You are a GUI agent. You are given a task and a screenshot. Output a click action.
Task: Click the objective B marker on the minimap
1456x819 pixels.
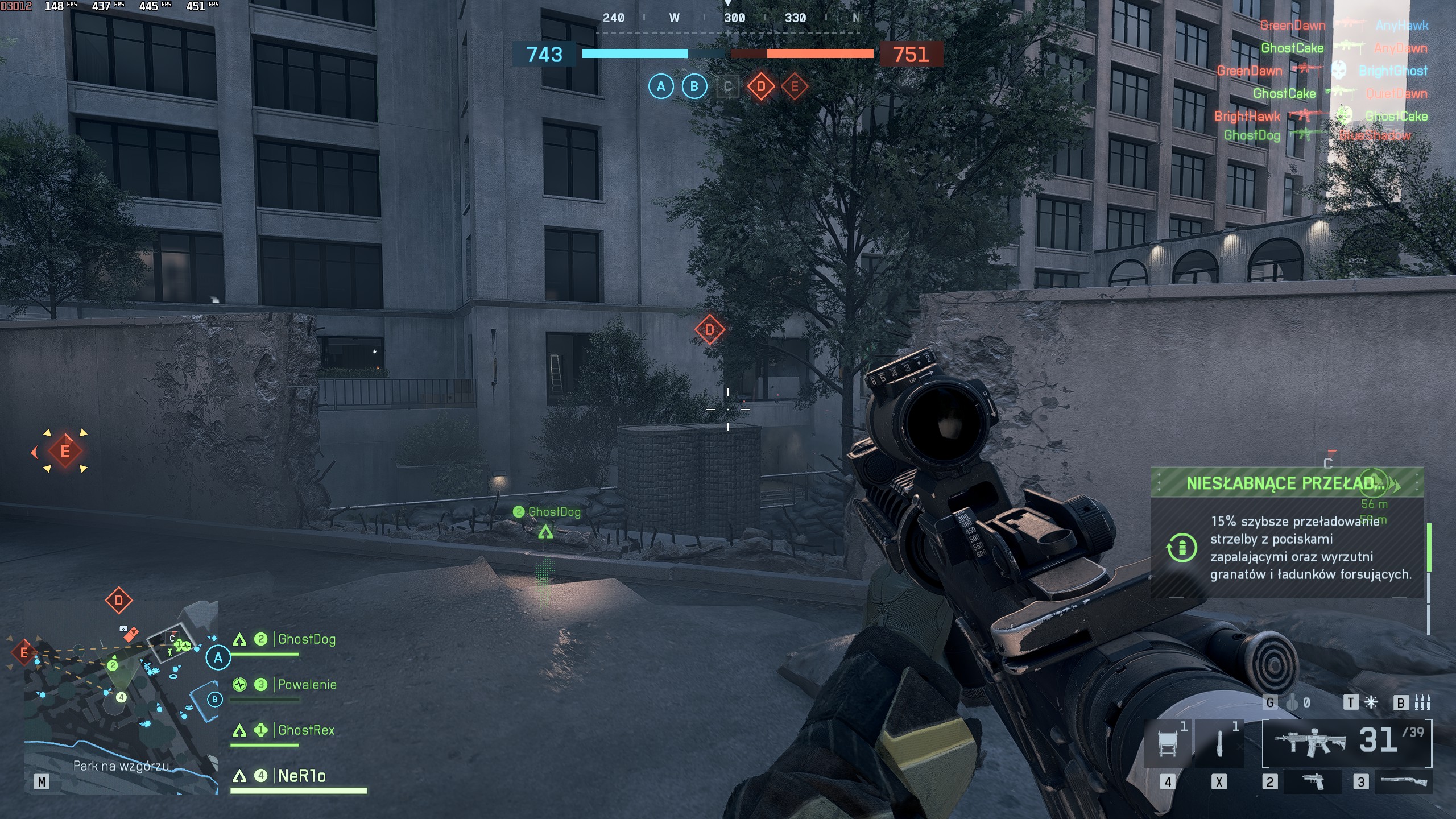pos(214,700)
